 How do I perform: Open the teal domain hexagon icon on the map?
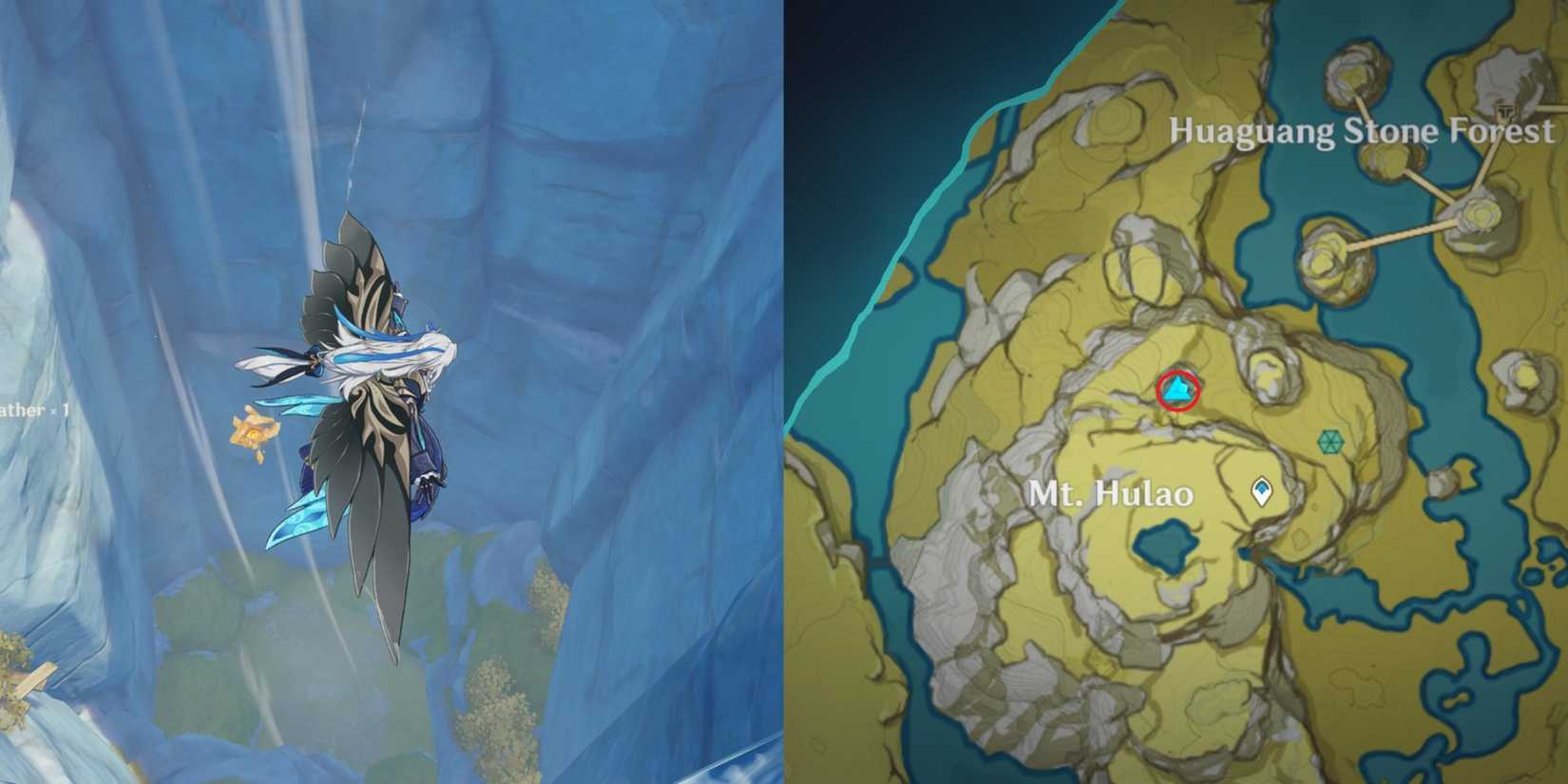(1329, 442)
